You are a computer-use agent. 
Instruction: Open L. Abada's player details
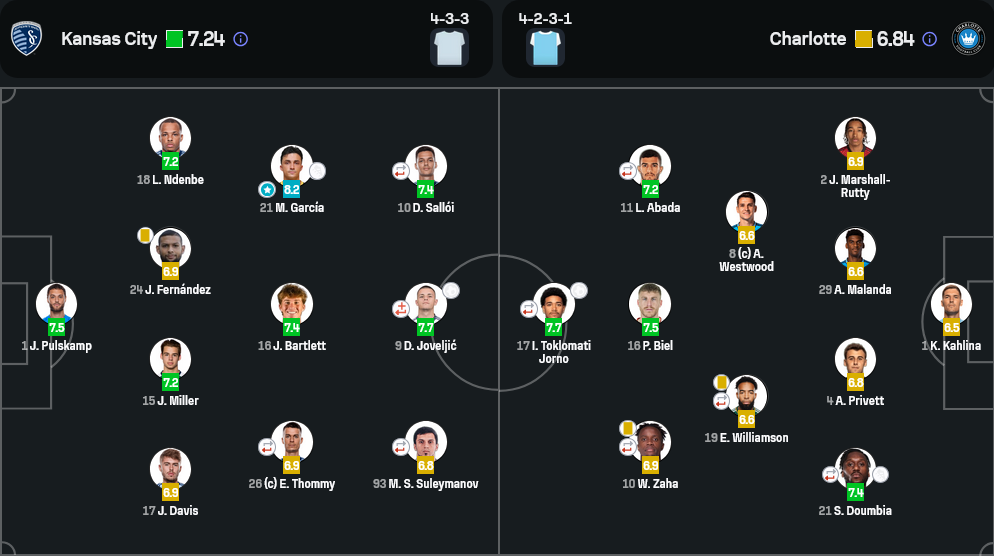click(x=650, y=166)
